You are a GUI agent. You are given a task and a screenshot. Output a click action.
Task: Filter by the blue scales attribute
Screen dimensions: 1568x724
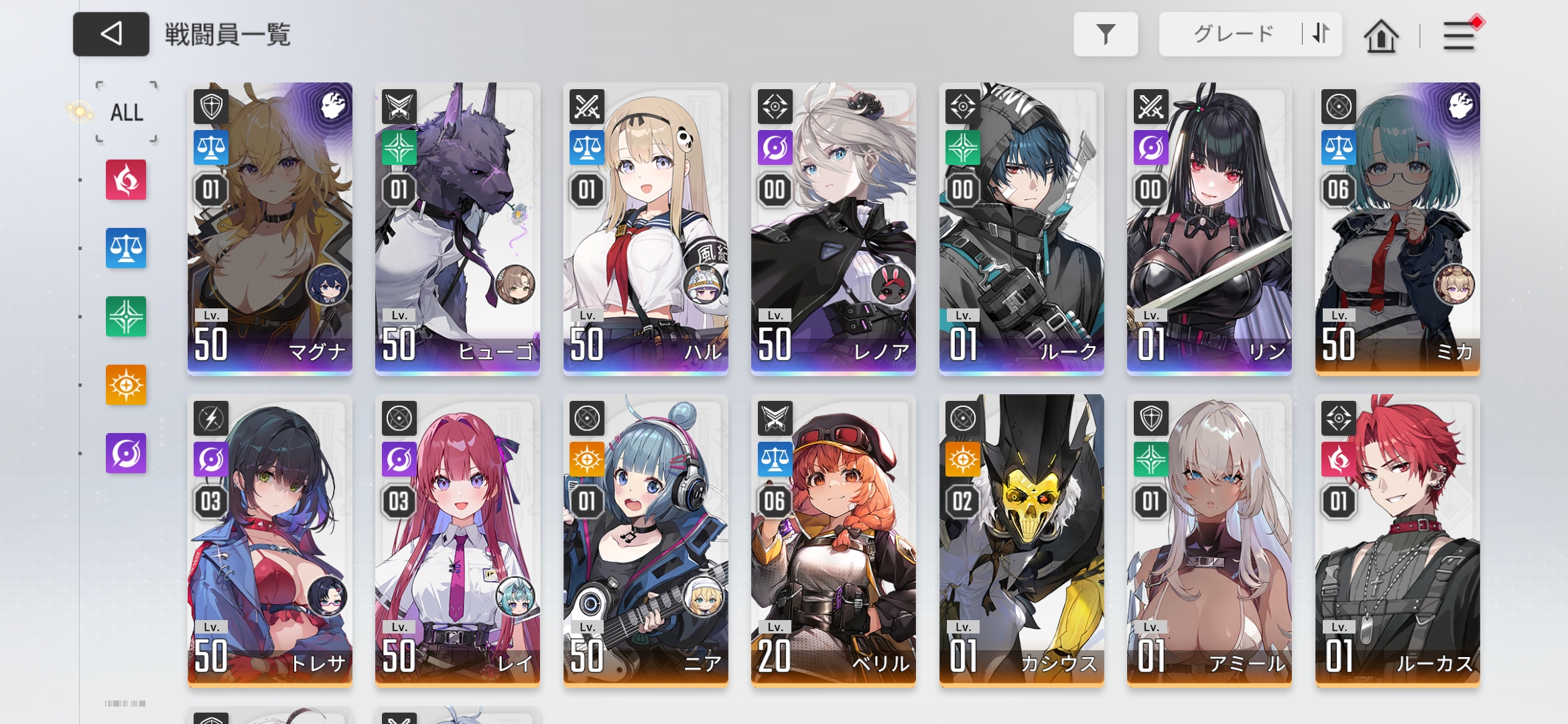pos(126,248)
